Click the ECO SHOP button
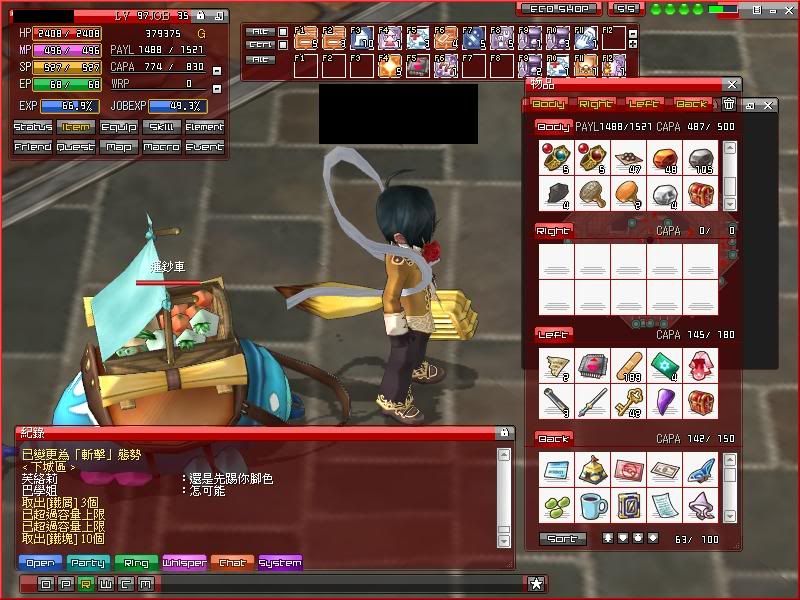This screenshot has height=600, width=800. (559, 9)
